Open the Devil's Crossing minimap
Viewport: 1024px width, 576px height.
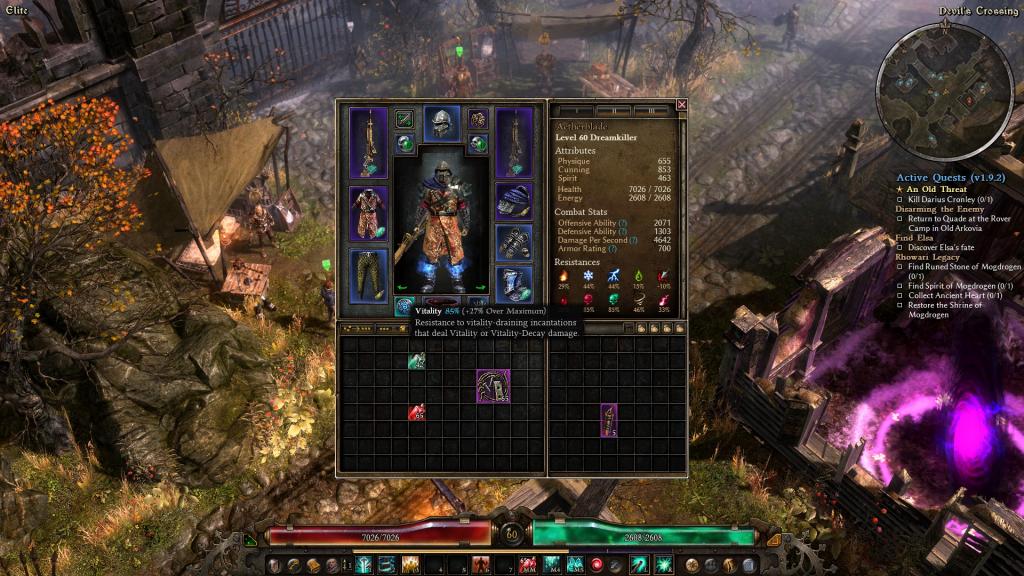click(930, 75)
